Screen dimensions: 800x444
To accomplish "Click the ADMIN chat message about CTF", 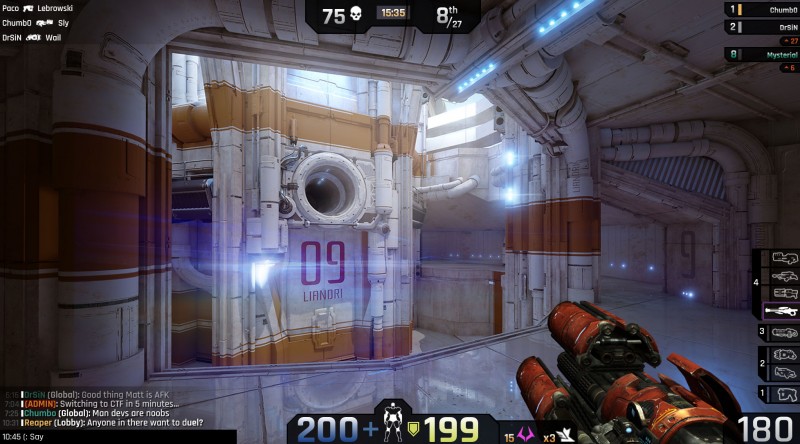I will [x=102, y=403].
